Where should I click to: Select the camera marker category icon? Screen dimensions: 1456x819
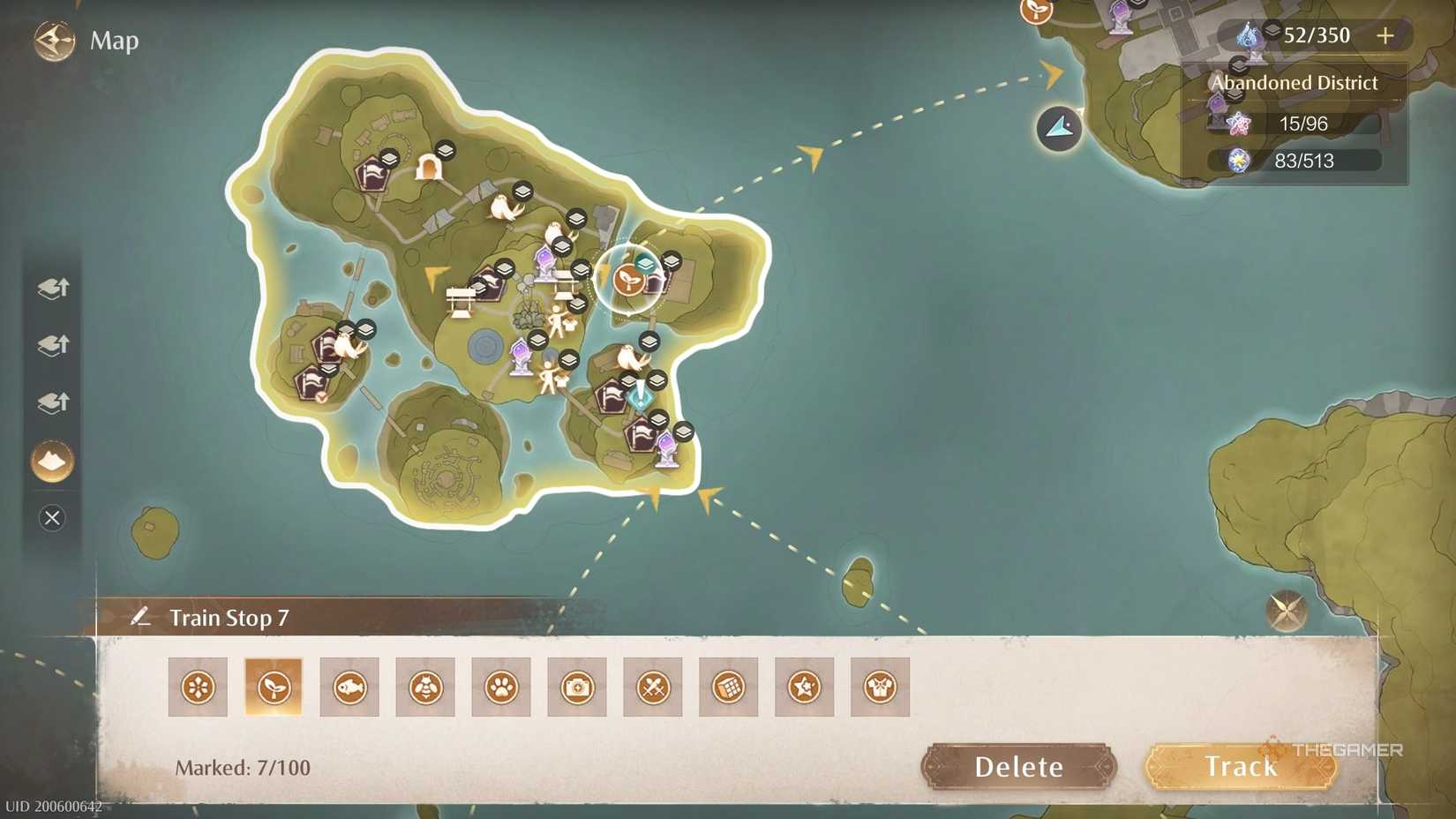pos(576,687)
